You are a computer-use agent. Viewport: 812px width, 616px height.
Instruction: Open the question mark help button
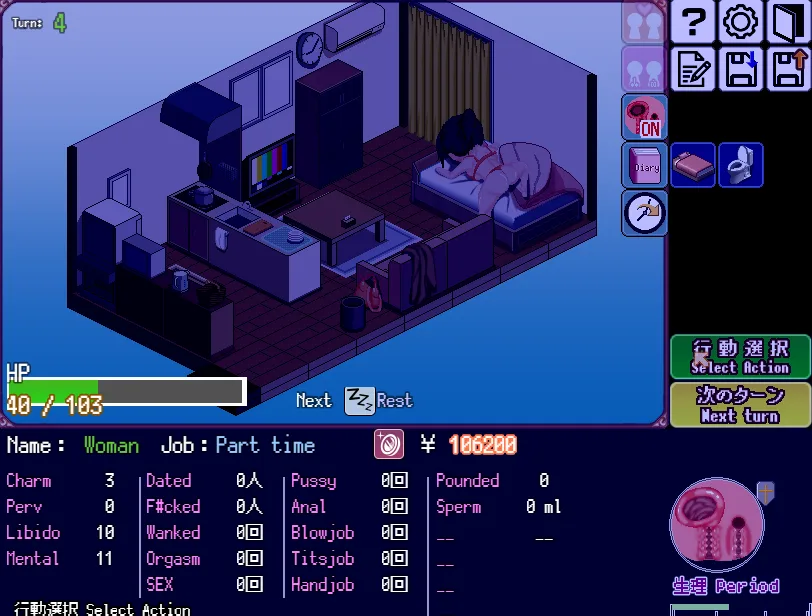point(692,22)
